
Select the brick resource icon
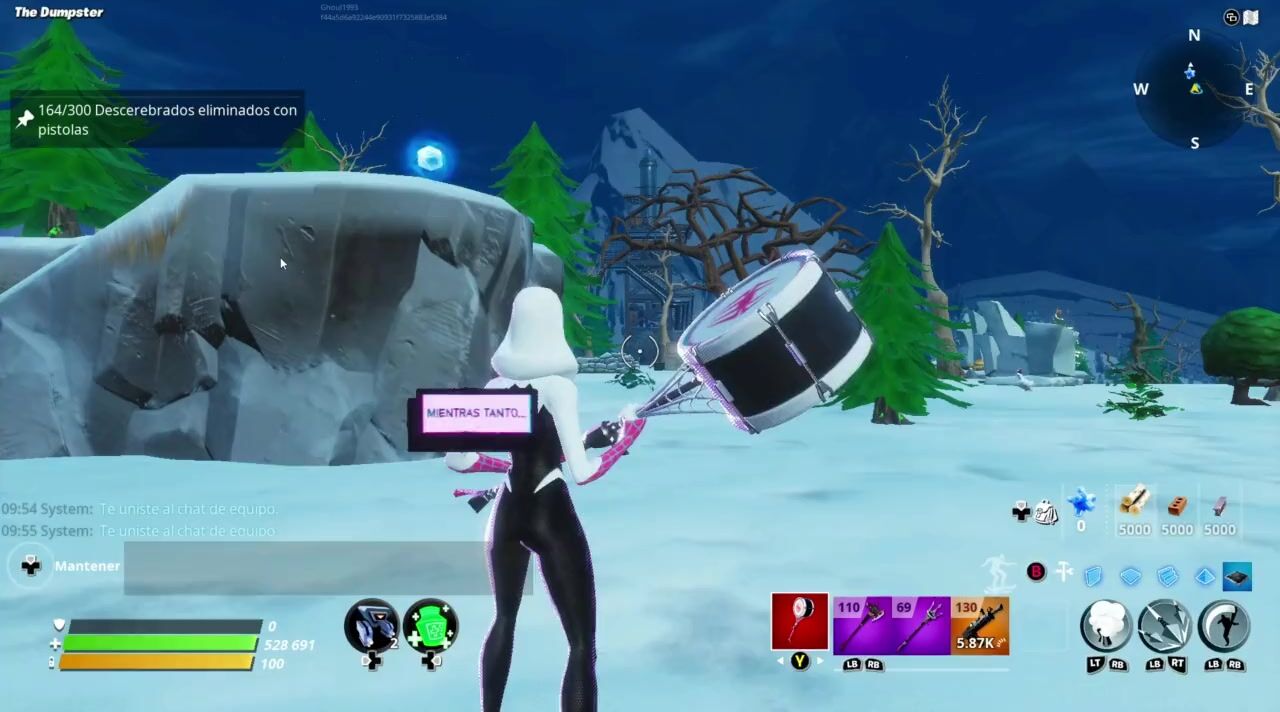1177,505
